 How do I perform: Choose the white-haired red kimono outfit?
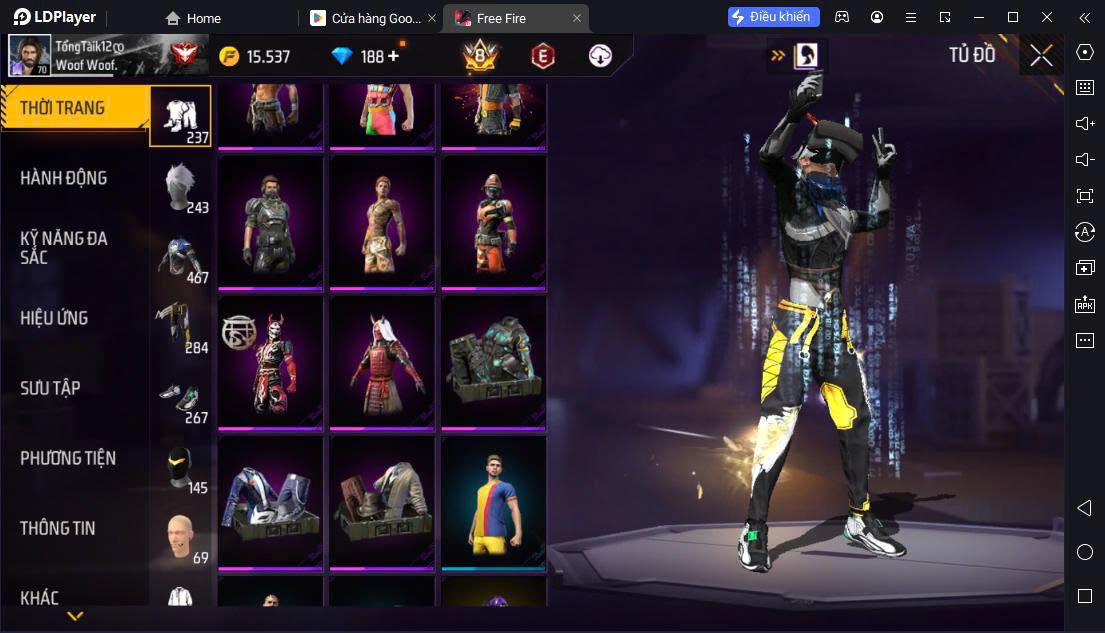coord(382,360)
